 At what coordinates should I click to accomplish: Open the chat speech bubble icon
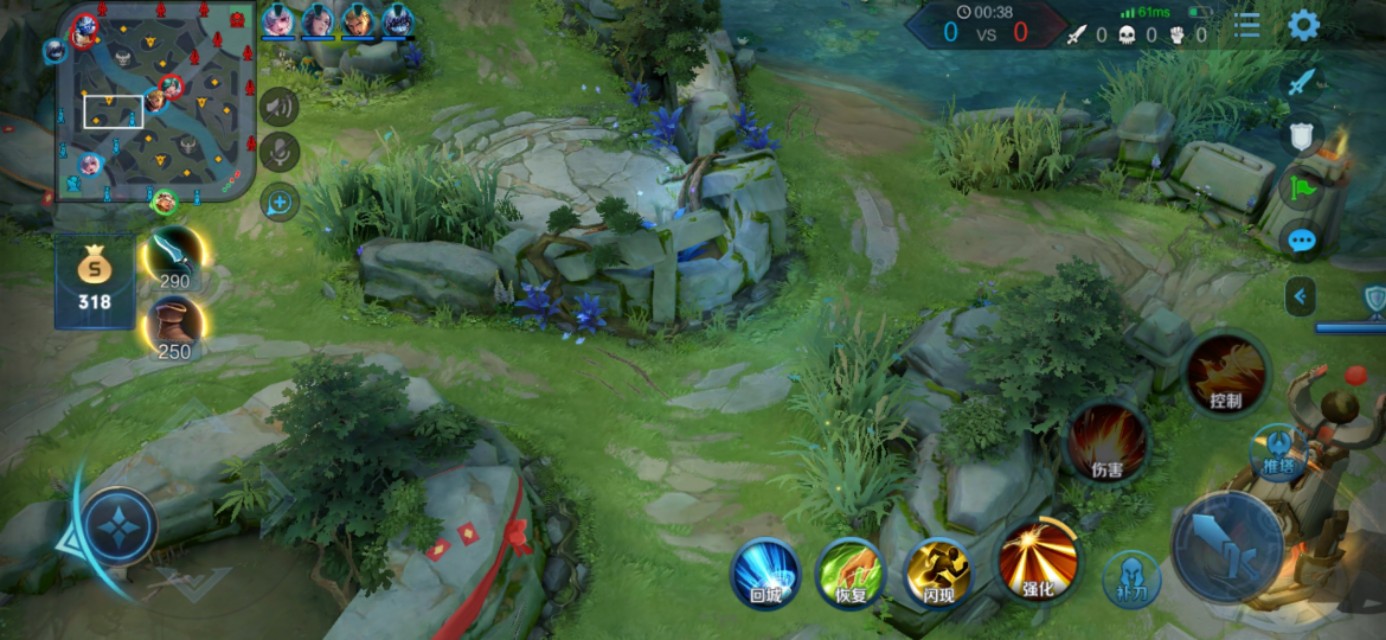1301,241
